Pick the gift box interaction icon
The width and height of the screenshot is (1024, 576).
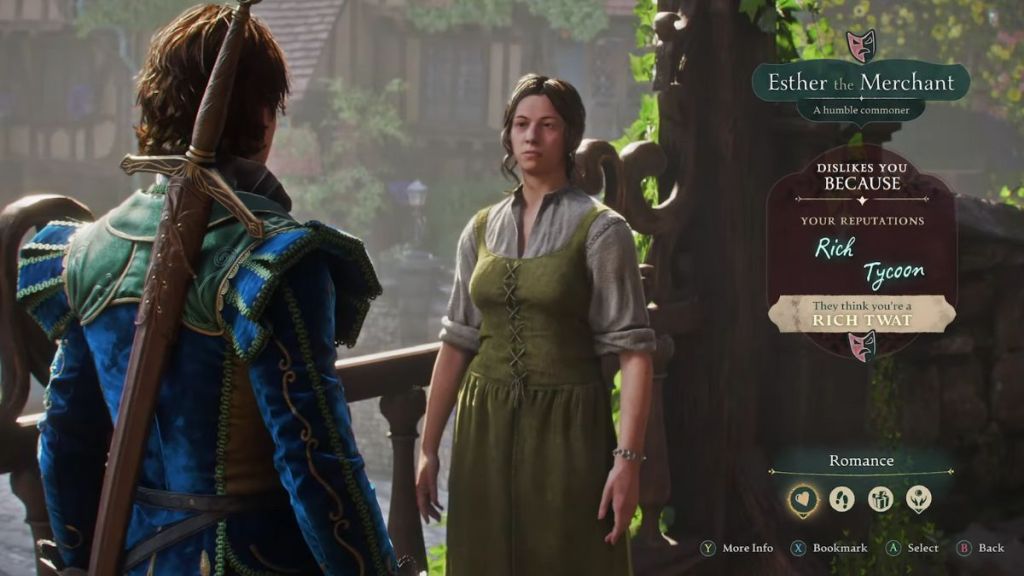[x=881, y=498]
